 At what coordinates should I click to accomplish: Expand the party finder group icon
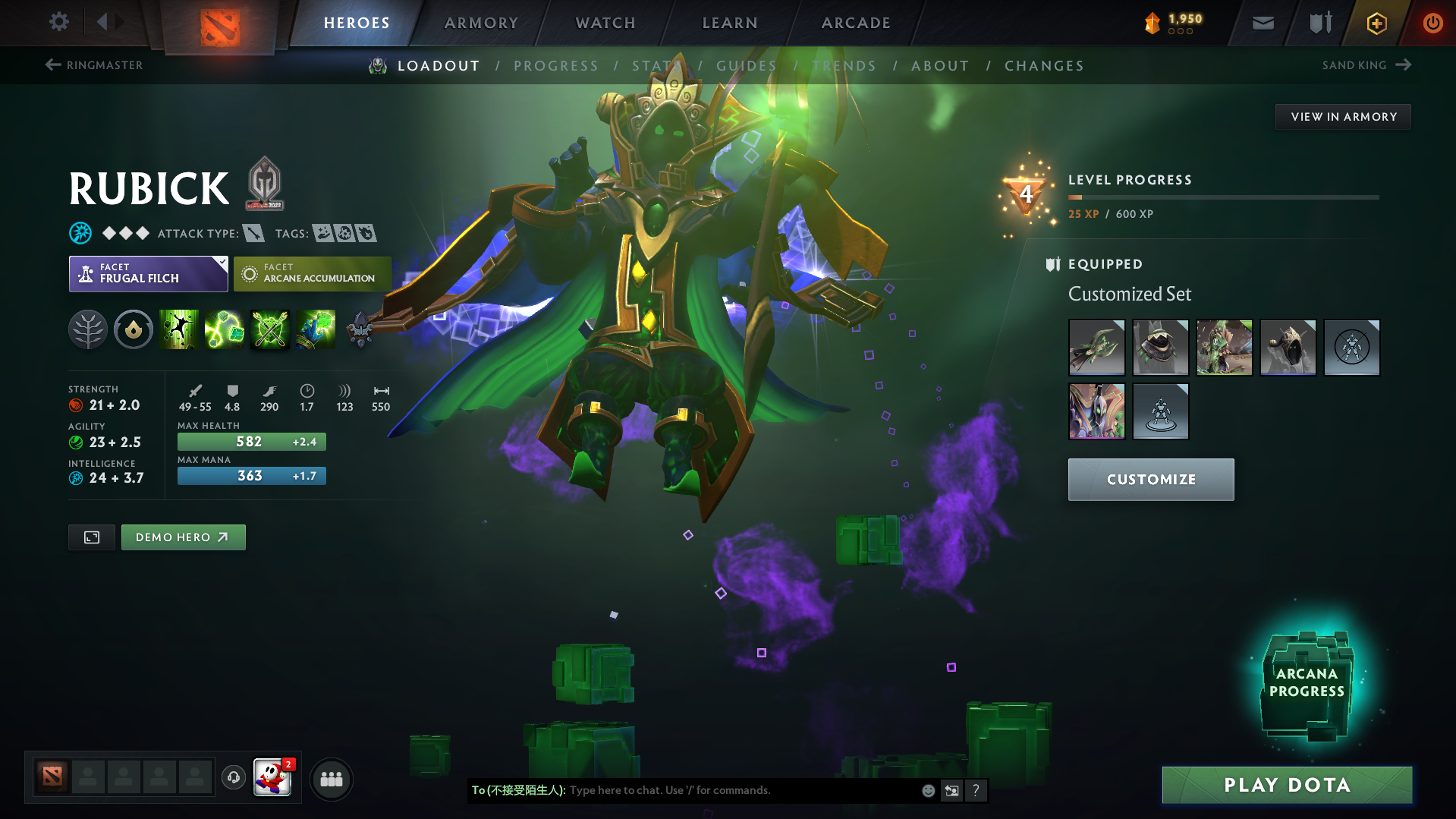click(x=331, y=779)
